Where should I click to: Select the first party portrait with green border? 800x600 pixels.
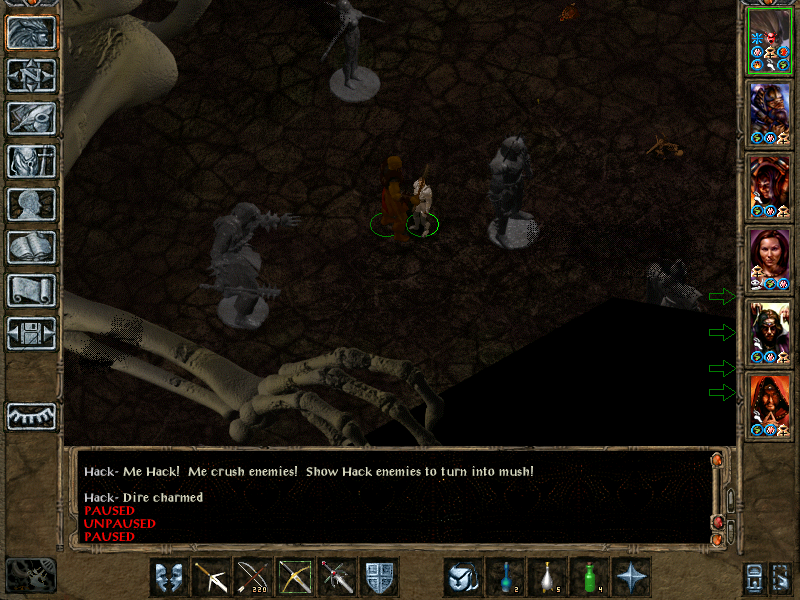click(x=770, y=41)
